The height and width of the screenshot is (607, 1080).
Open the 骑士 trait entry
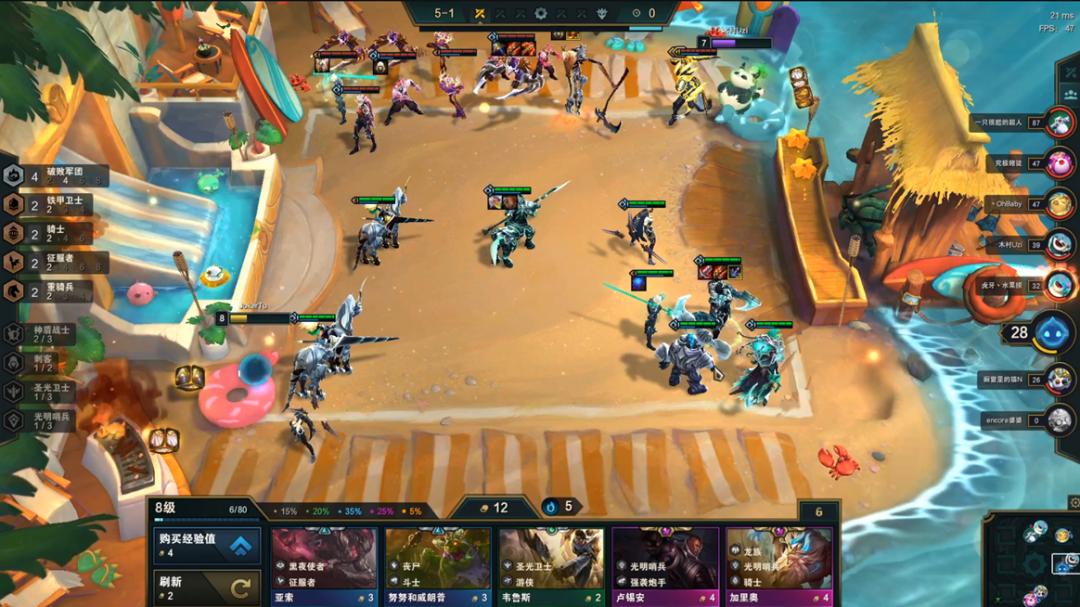pos(55,234)
